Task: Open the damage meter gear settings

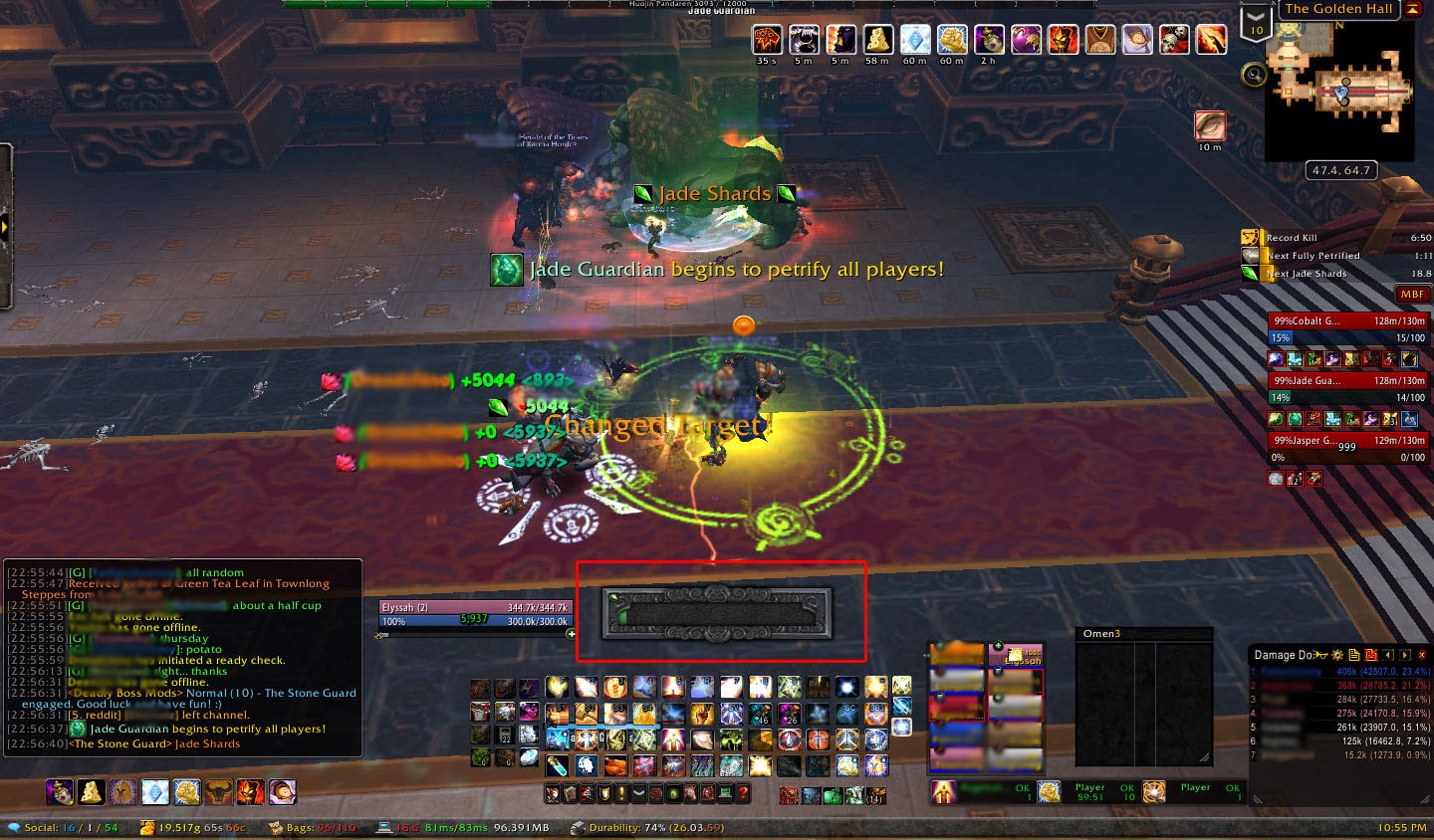Action: [x=1338, y=655]
